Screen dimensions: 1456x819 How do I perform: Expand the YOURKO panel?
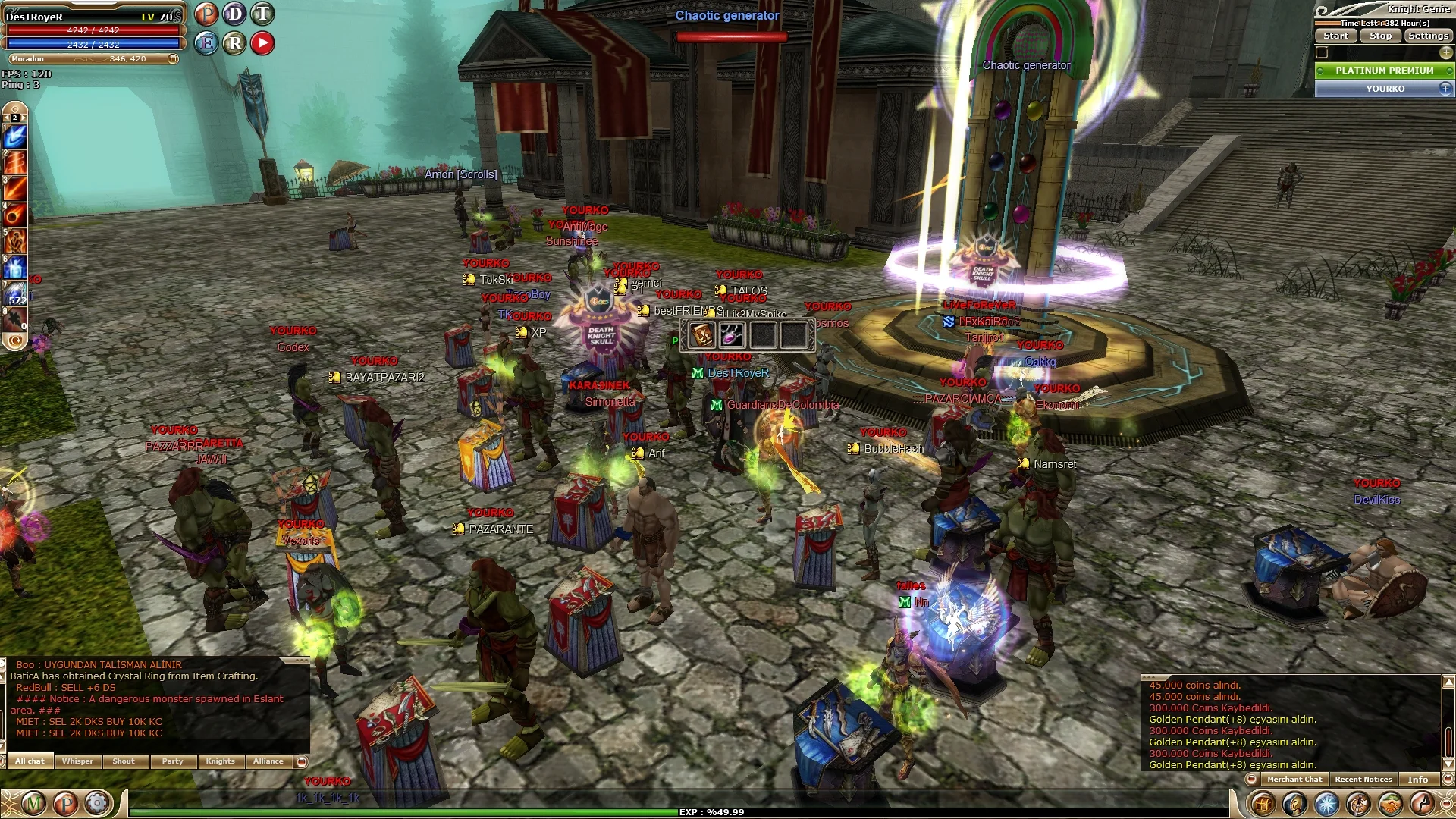click(x=1445, y=89)
